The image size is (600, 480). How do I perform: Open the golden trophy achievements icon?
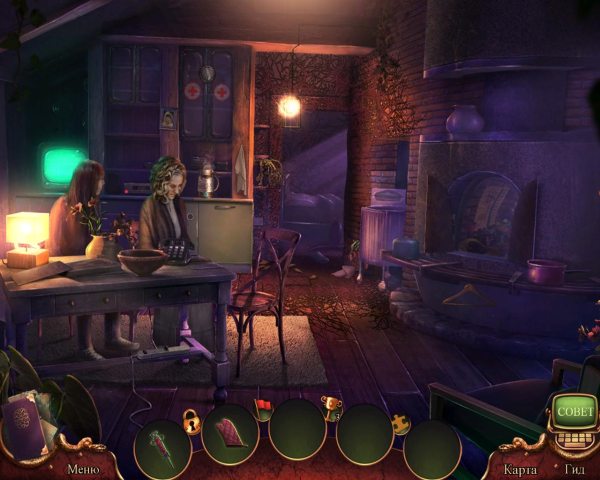(329, 405)
